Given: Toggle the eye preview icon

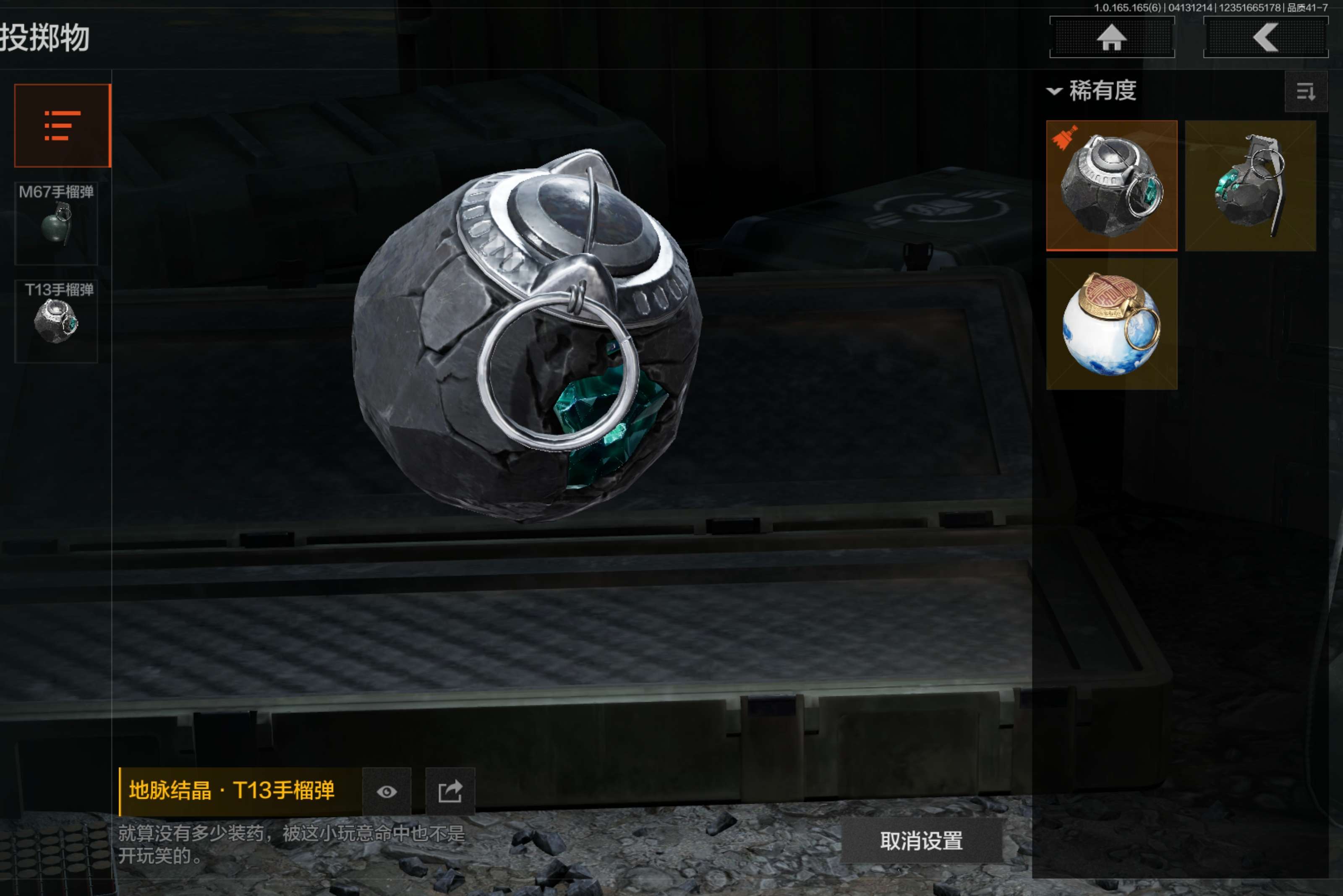Looking at the screenshot, I should point(387,792).
